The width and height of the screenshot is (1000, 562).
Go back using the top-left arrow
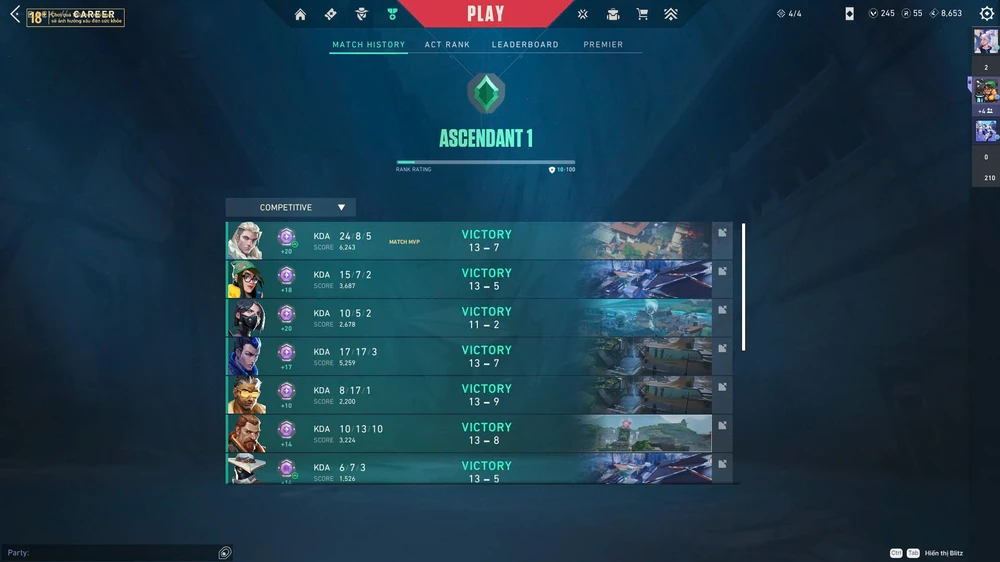pyautogui.click(x=15, y=14)
